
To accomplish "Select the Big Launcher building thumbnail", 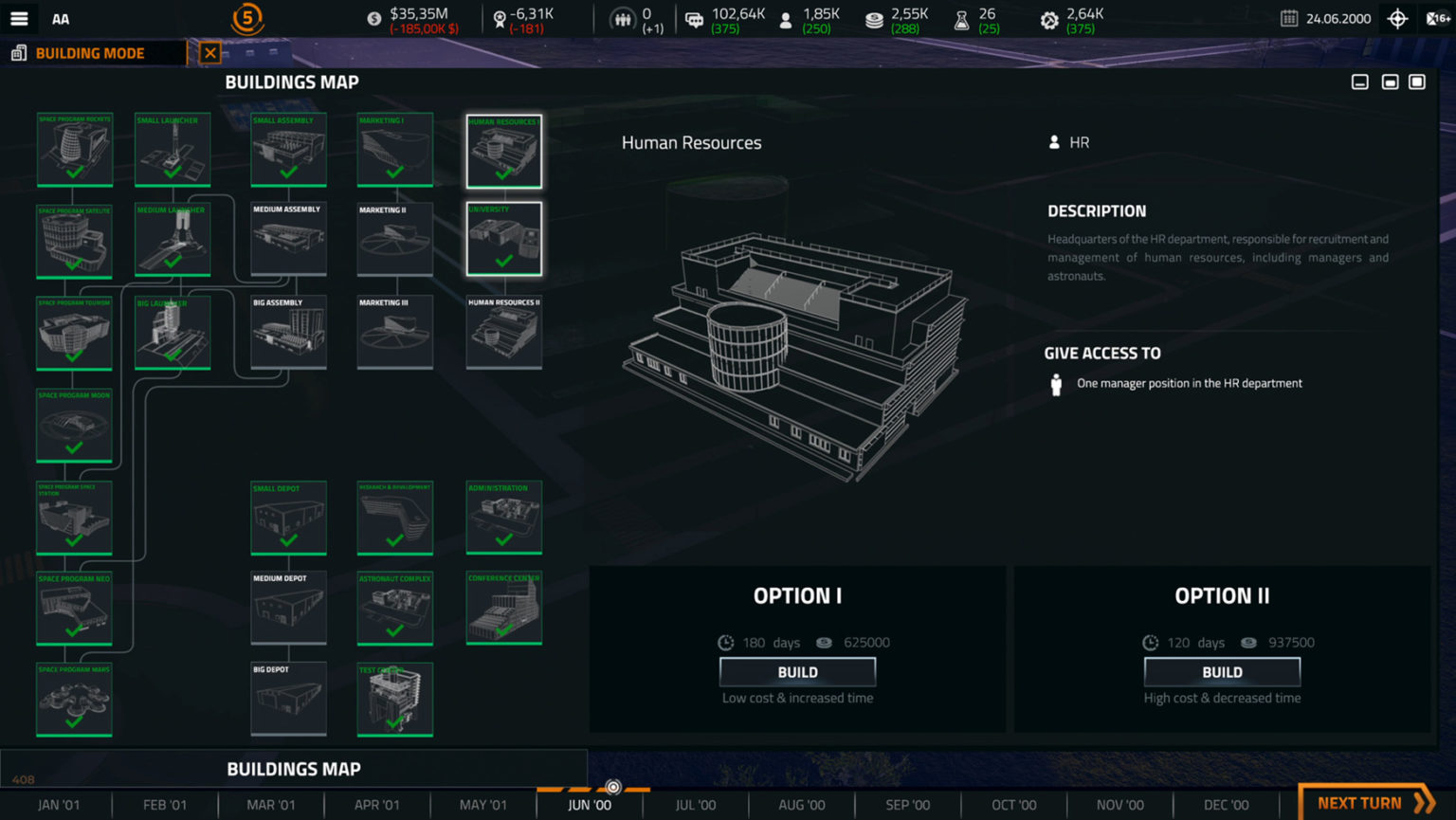I will click(x=173, y=332).
